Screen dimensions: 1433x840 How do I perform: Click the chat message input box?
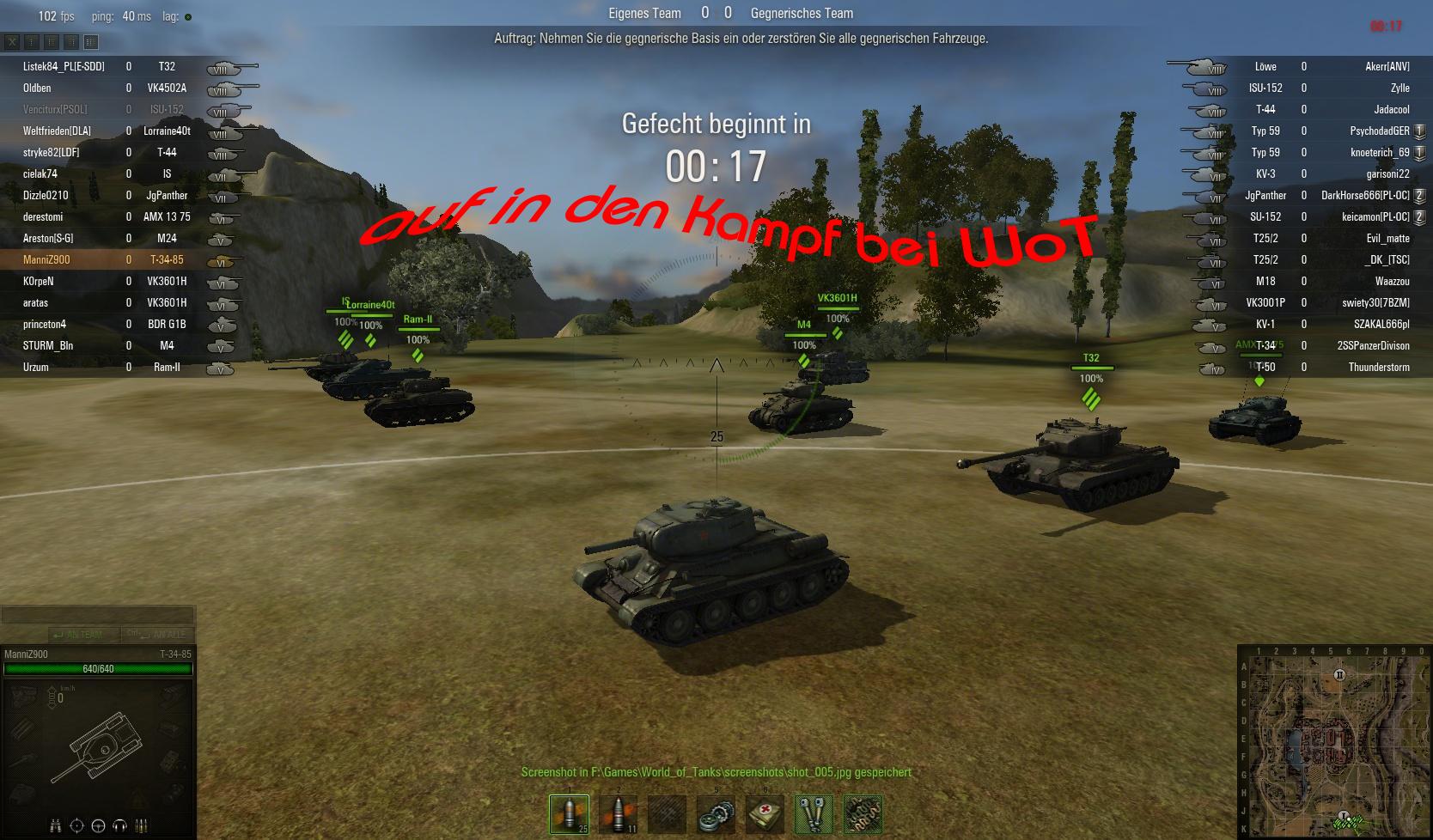pos(98,615)
